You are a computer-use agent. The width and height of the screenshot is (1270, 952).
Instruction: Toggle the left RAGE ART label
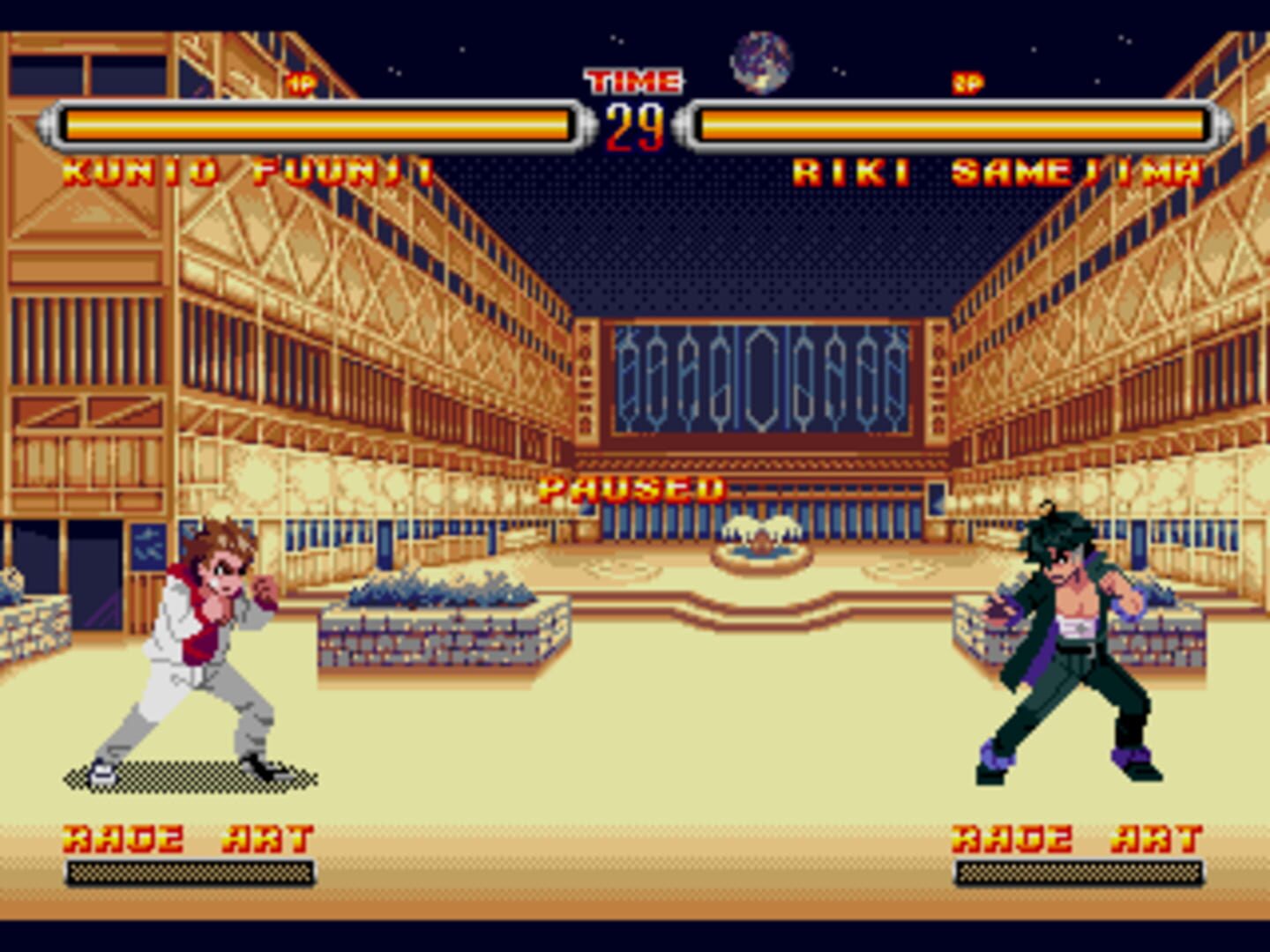pos(185,837)
